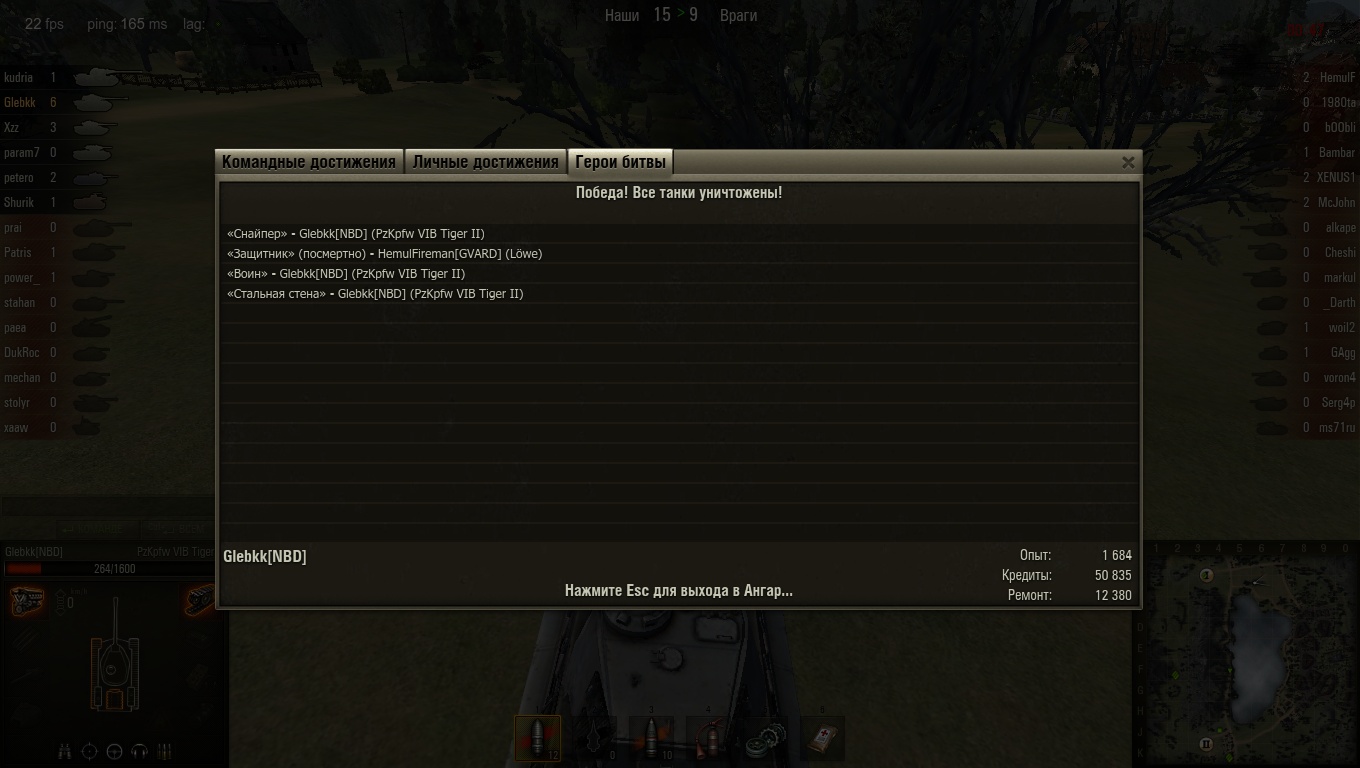Use the fire extinguisher consumable
1360x768 pixels.
pos(708,738)
